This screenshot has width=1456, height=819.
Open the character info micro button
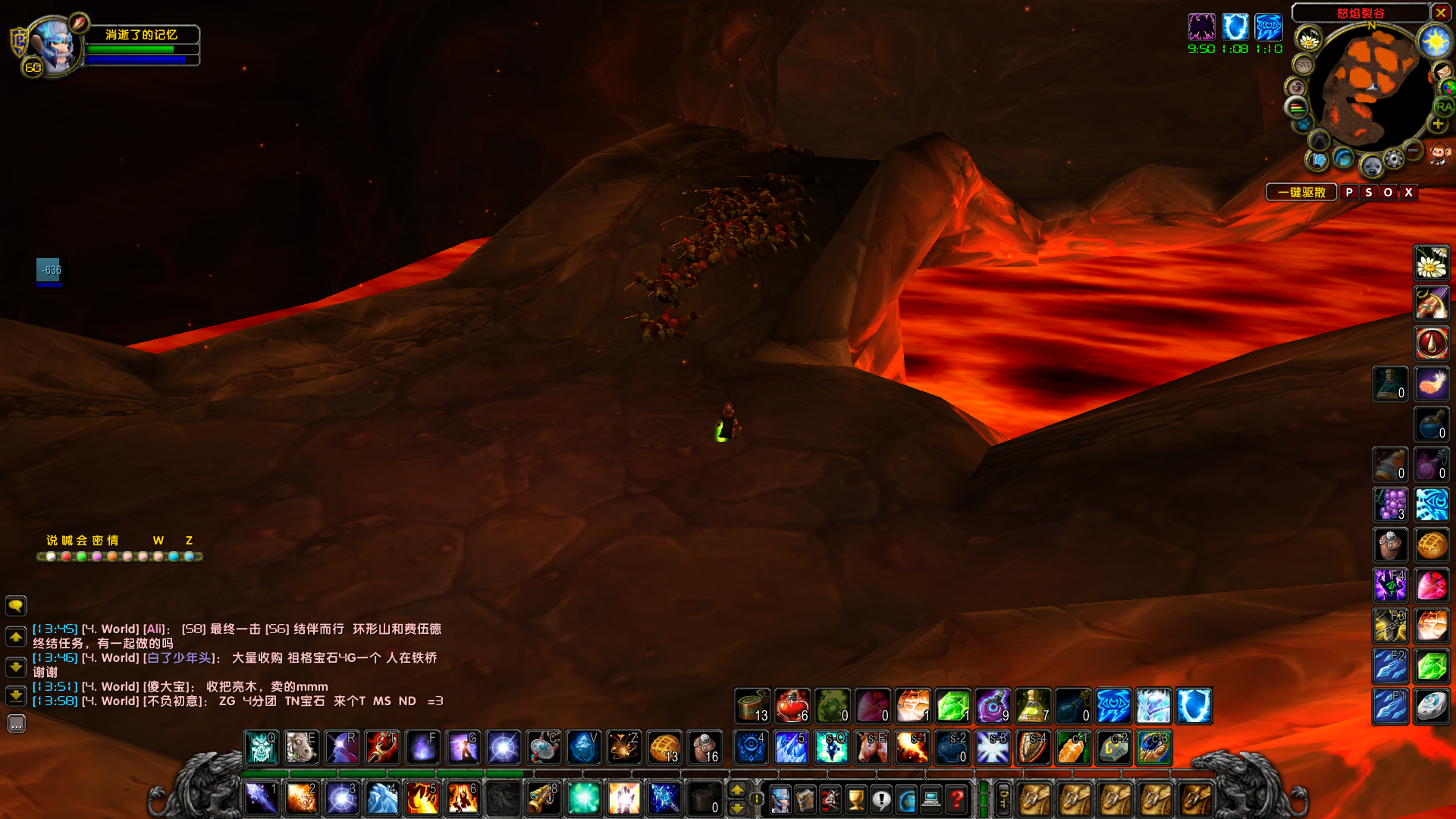click(x=780, y=799)
